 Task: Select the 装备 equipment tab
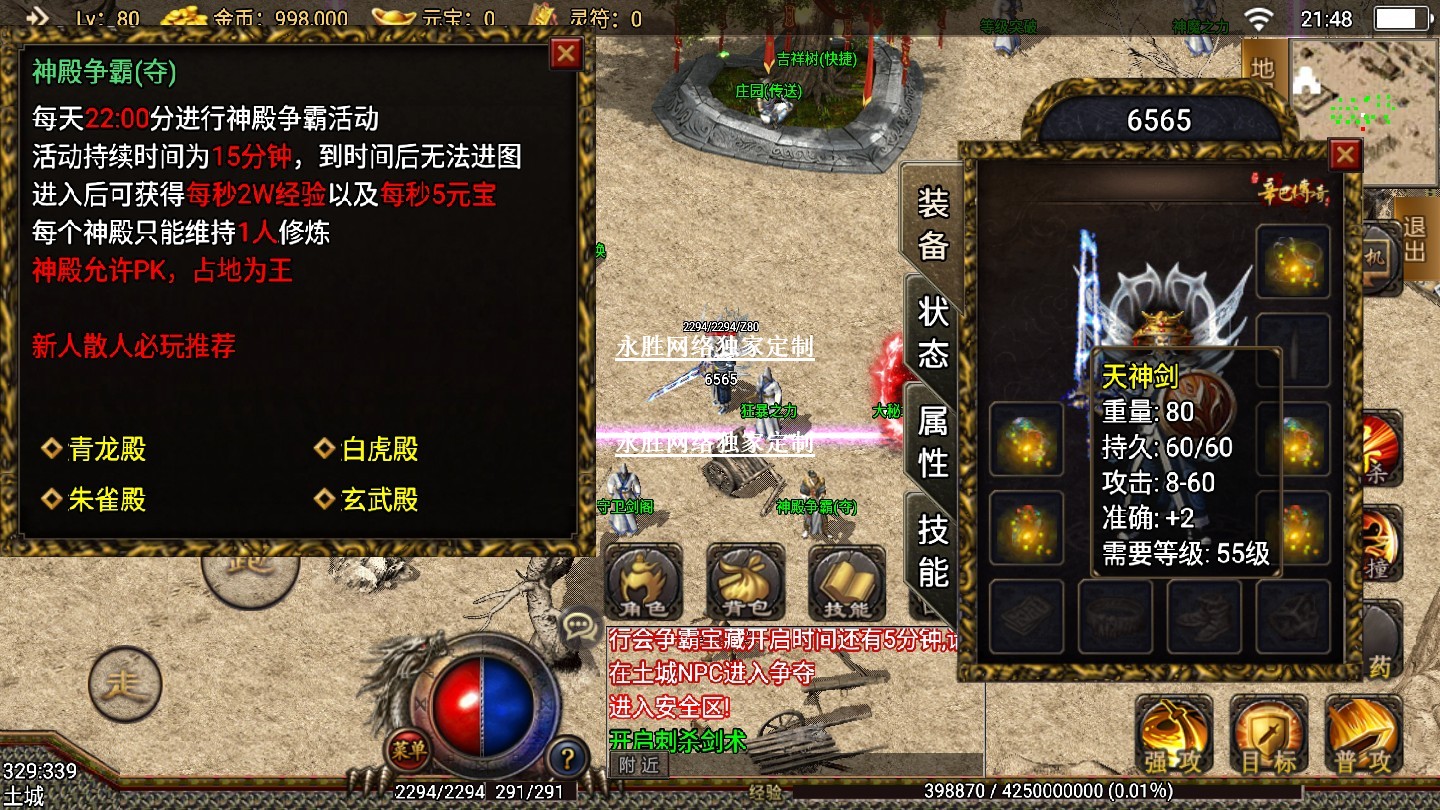point(932,224)
